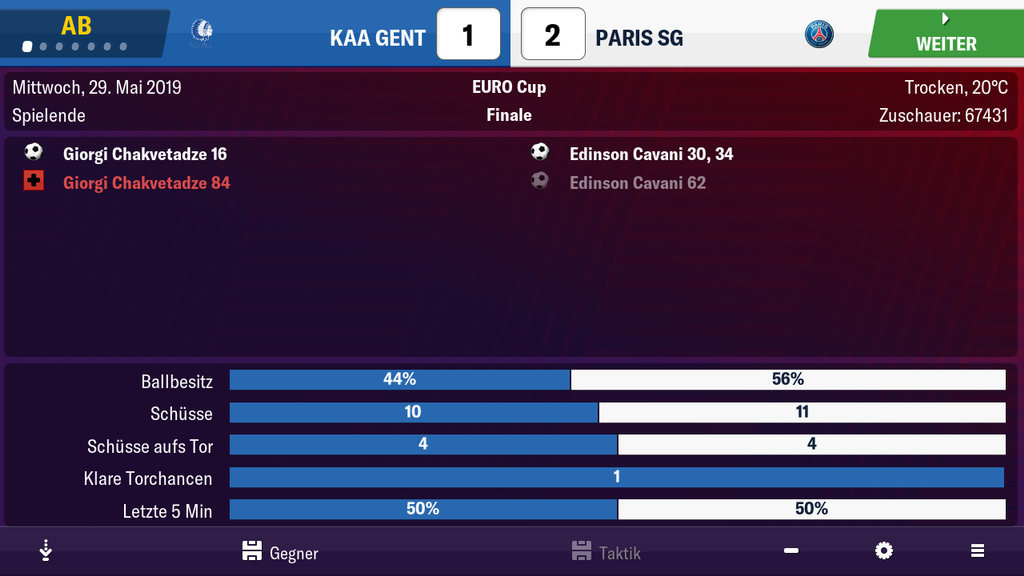Click the minus icon in the bottom bar
1024x576 pixels.
pos(791,551)
